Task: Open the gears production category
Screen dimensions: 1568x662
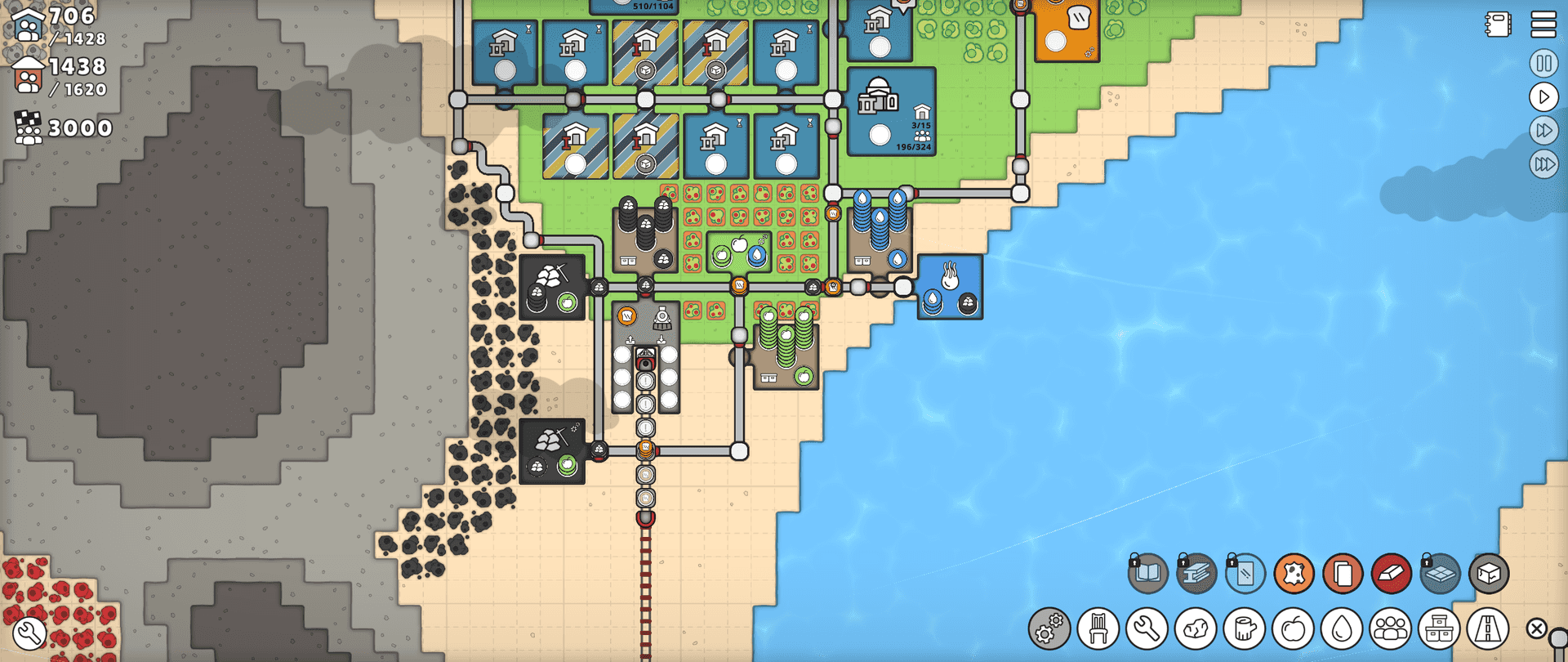Action: click(1049, 629)
